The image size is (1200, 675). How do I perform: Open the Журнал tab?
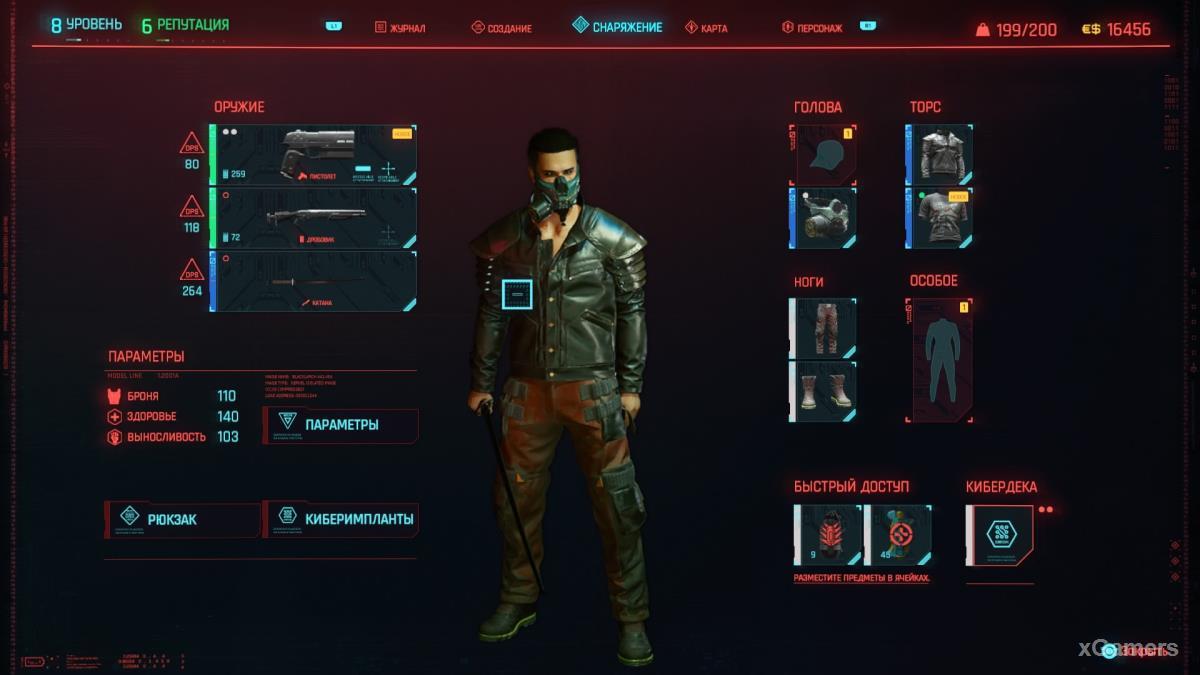[x=400, y=28]
